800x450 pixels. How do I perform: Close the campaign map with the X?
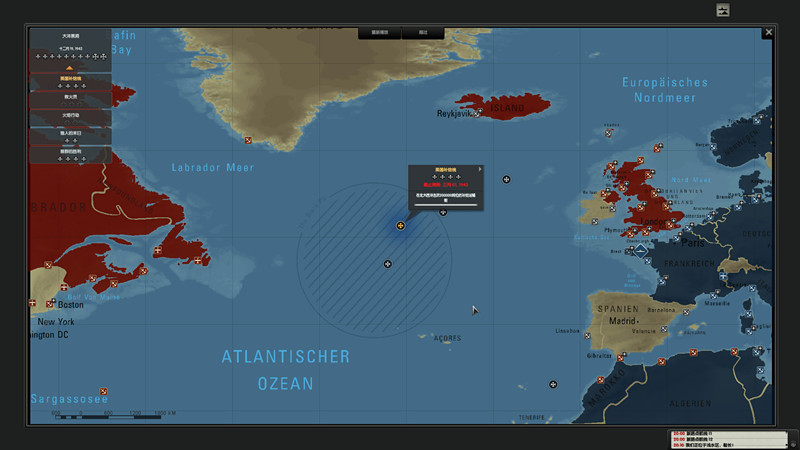coord(768,32)
